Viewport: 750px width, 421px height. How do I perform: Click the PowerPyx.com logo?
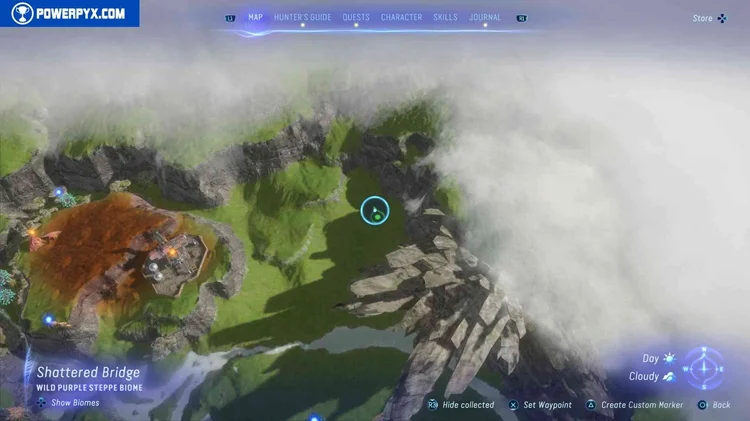pyautogui.click(x=69, y=14)
